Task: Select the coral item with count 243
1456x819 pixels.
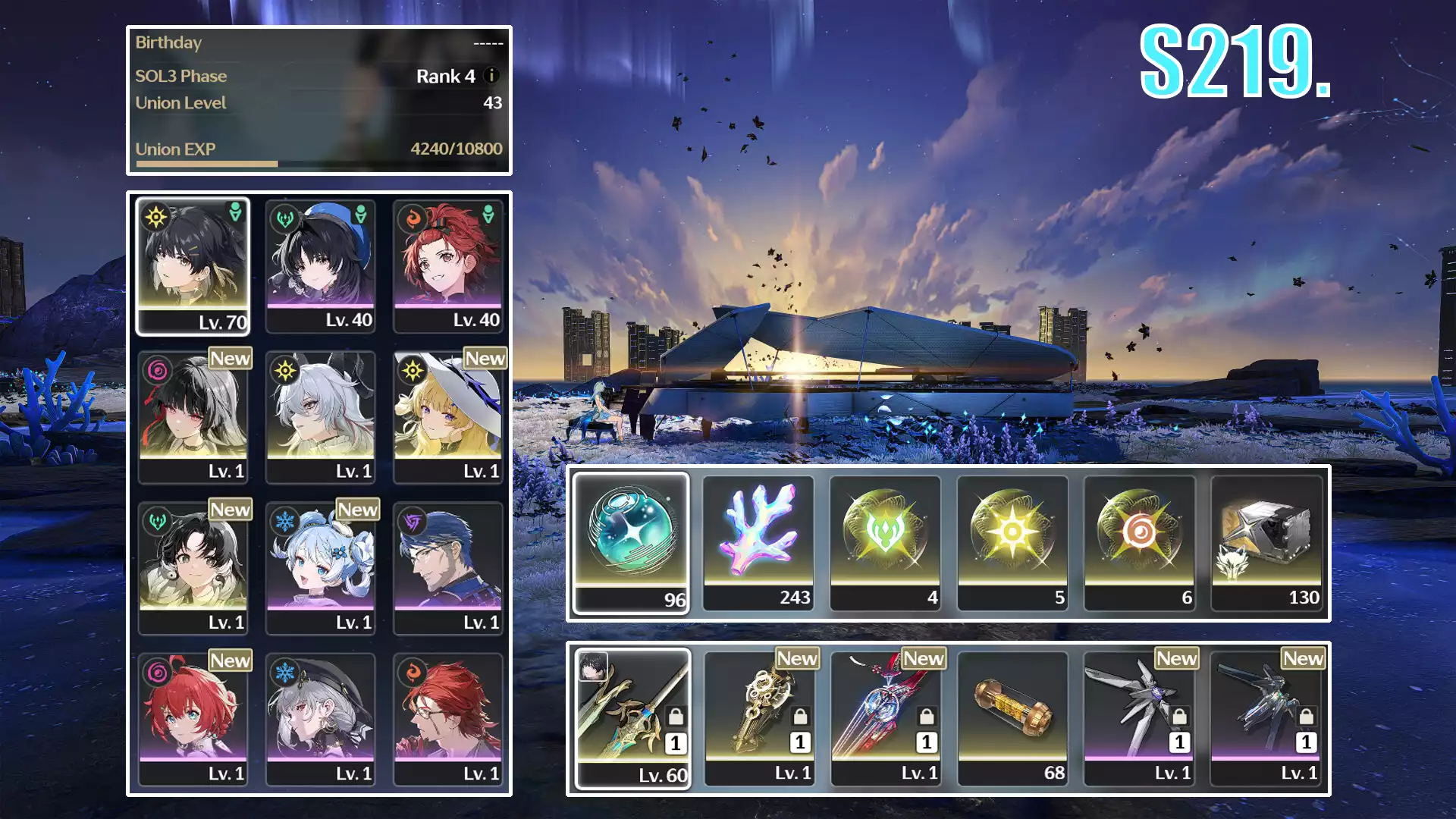Action: pos(758,542)
